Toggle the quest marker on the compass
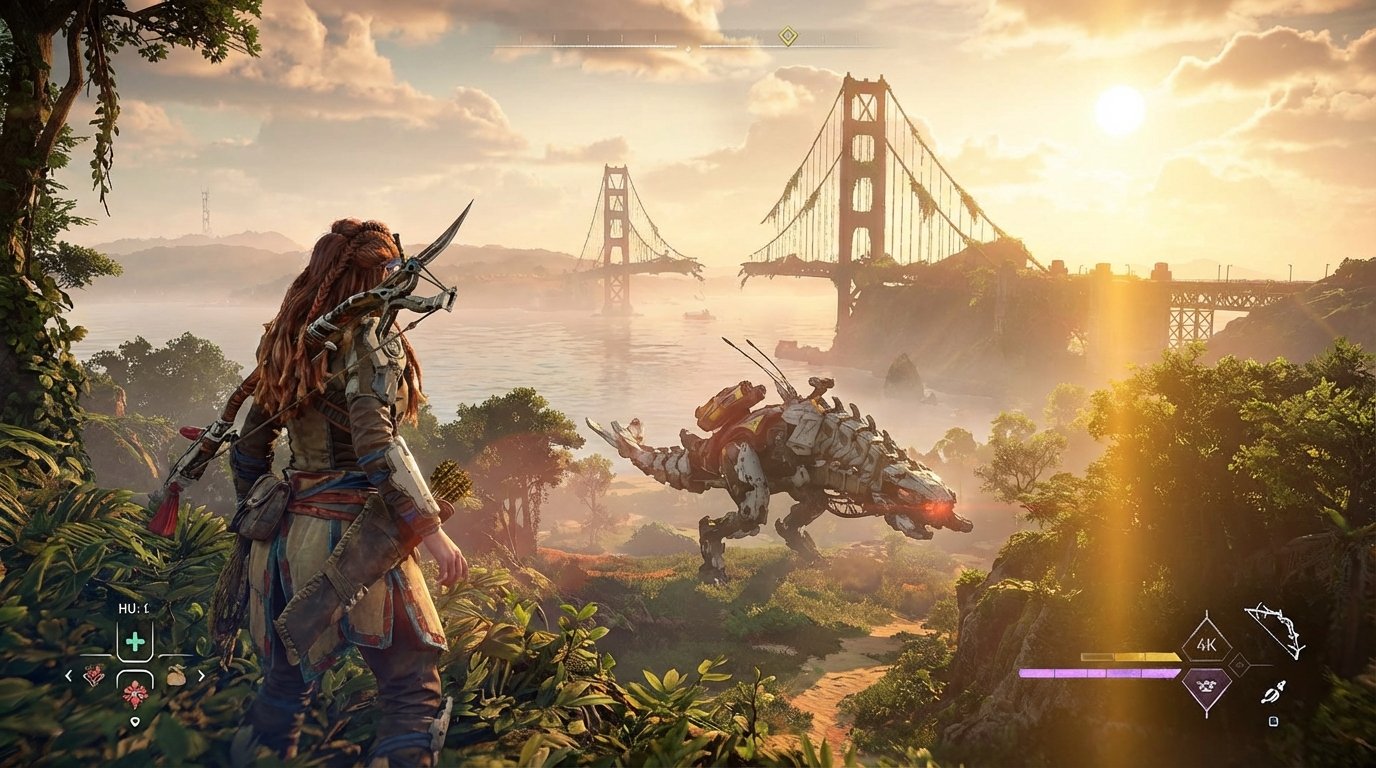This screenshot has height=768, width=1376. click(788, 35)
